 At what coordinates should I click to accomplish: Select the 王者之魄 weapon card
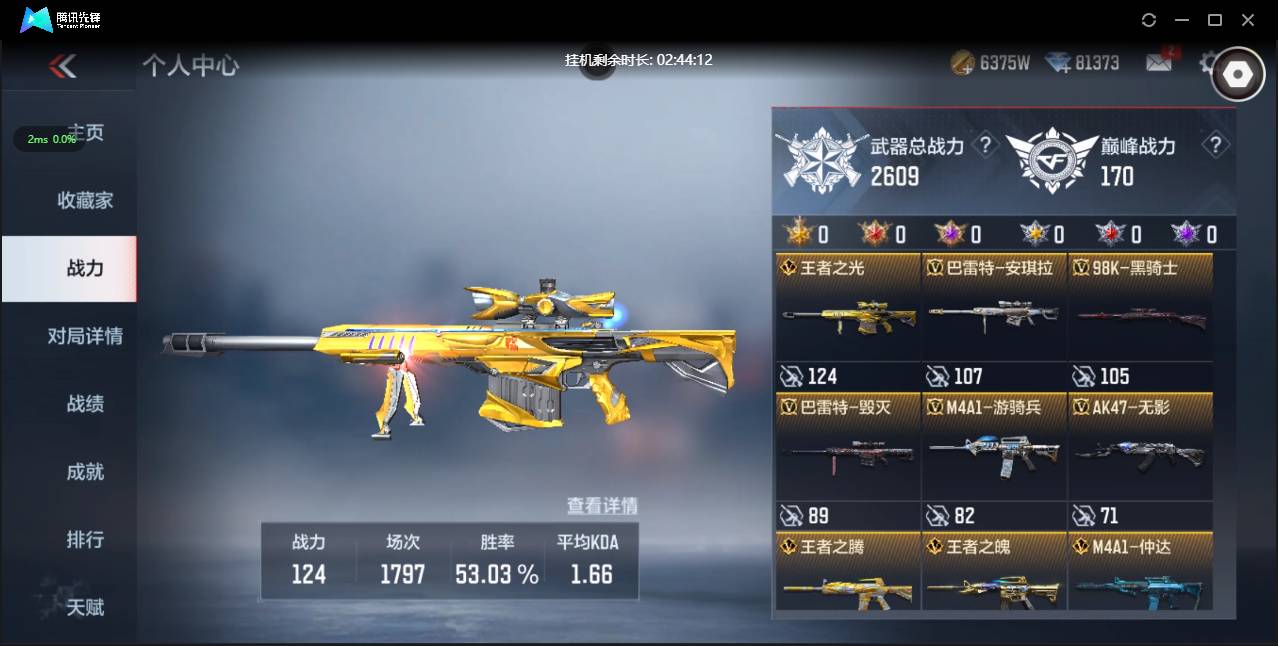point(993,582)
